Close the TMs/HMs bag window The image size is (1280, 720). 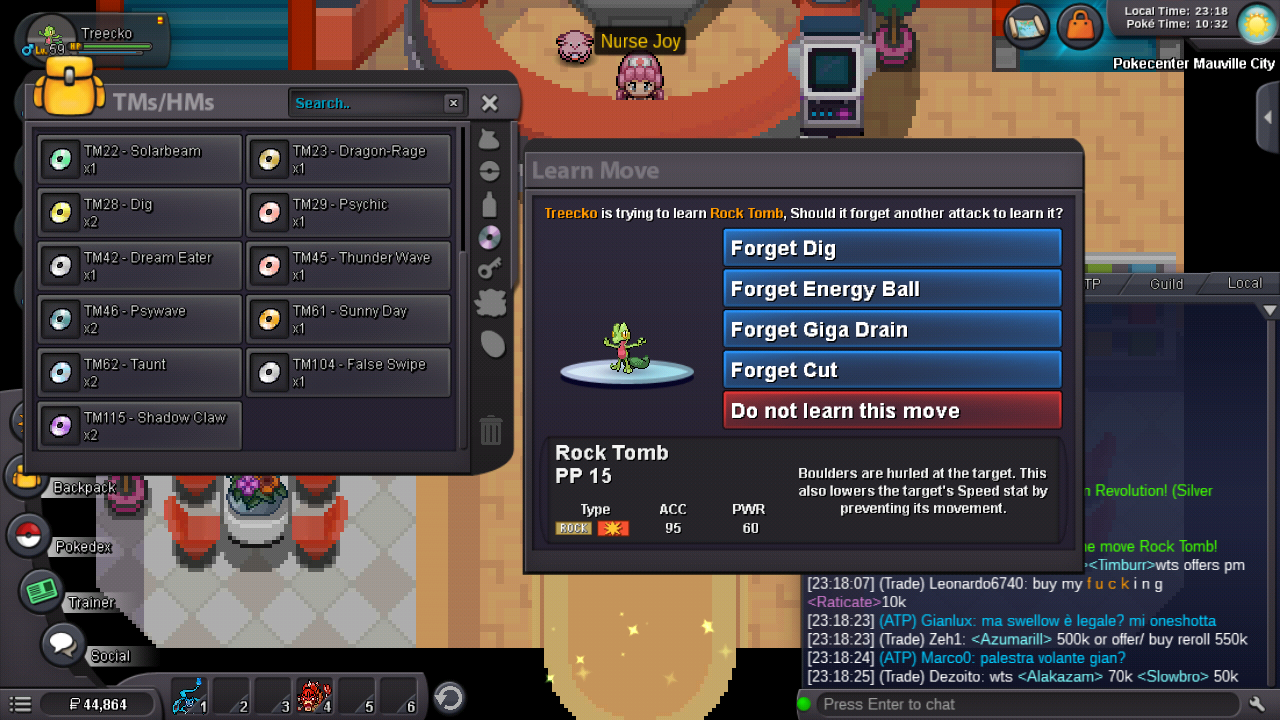[489, 103]
